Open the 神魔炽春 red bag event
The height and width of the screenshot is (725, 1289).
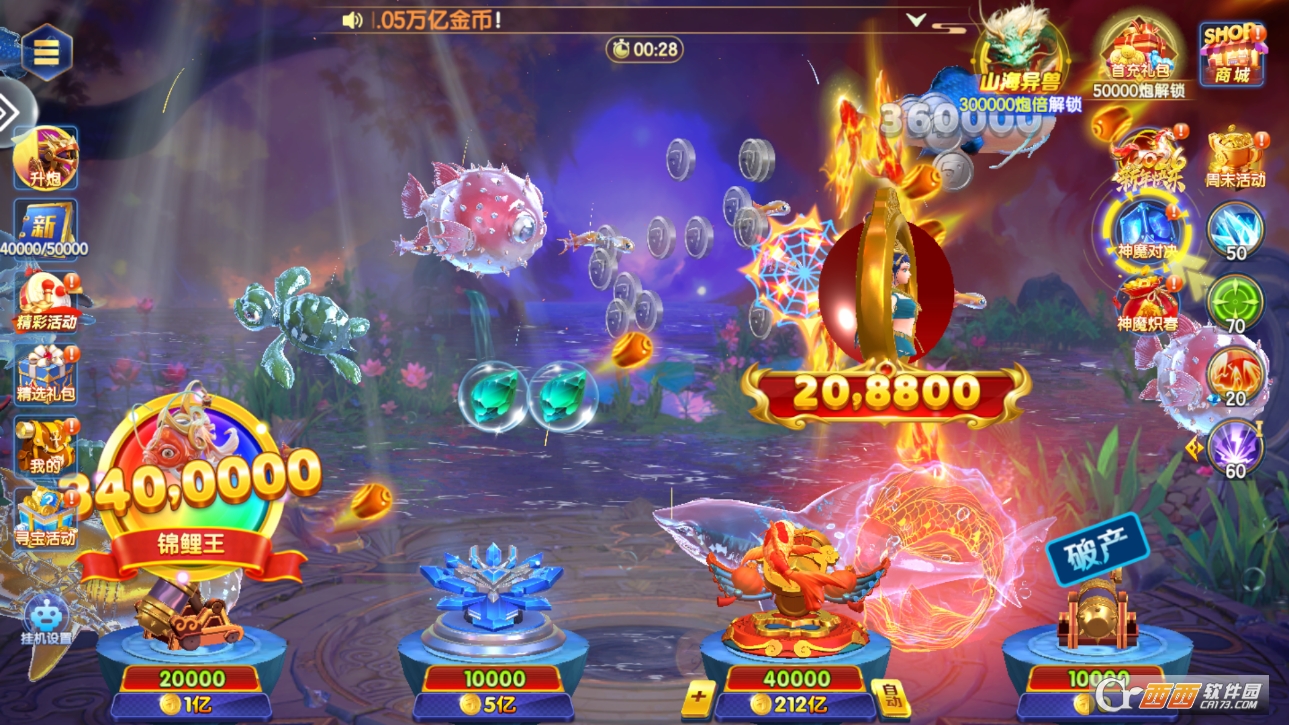click(1147, 303)
